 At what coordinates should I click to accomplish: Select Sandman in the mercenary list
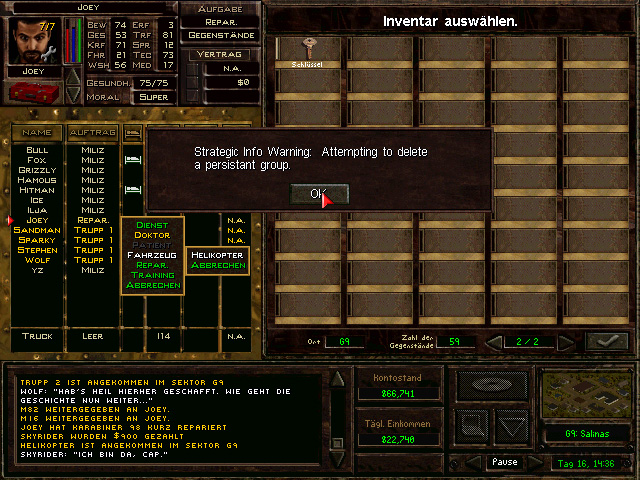(x=37, y=230)
